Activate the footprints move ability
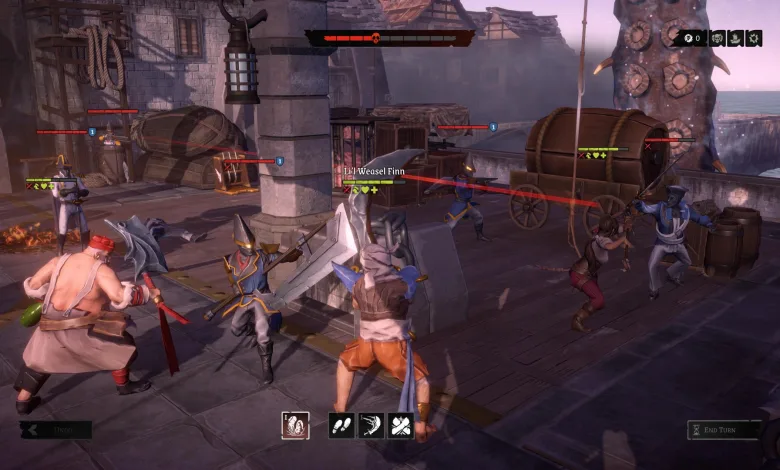Screen dimensions: 780x470 (x=342, y=425)
